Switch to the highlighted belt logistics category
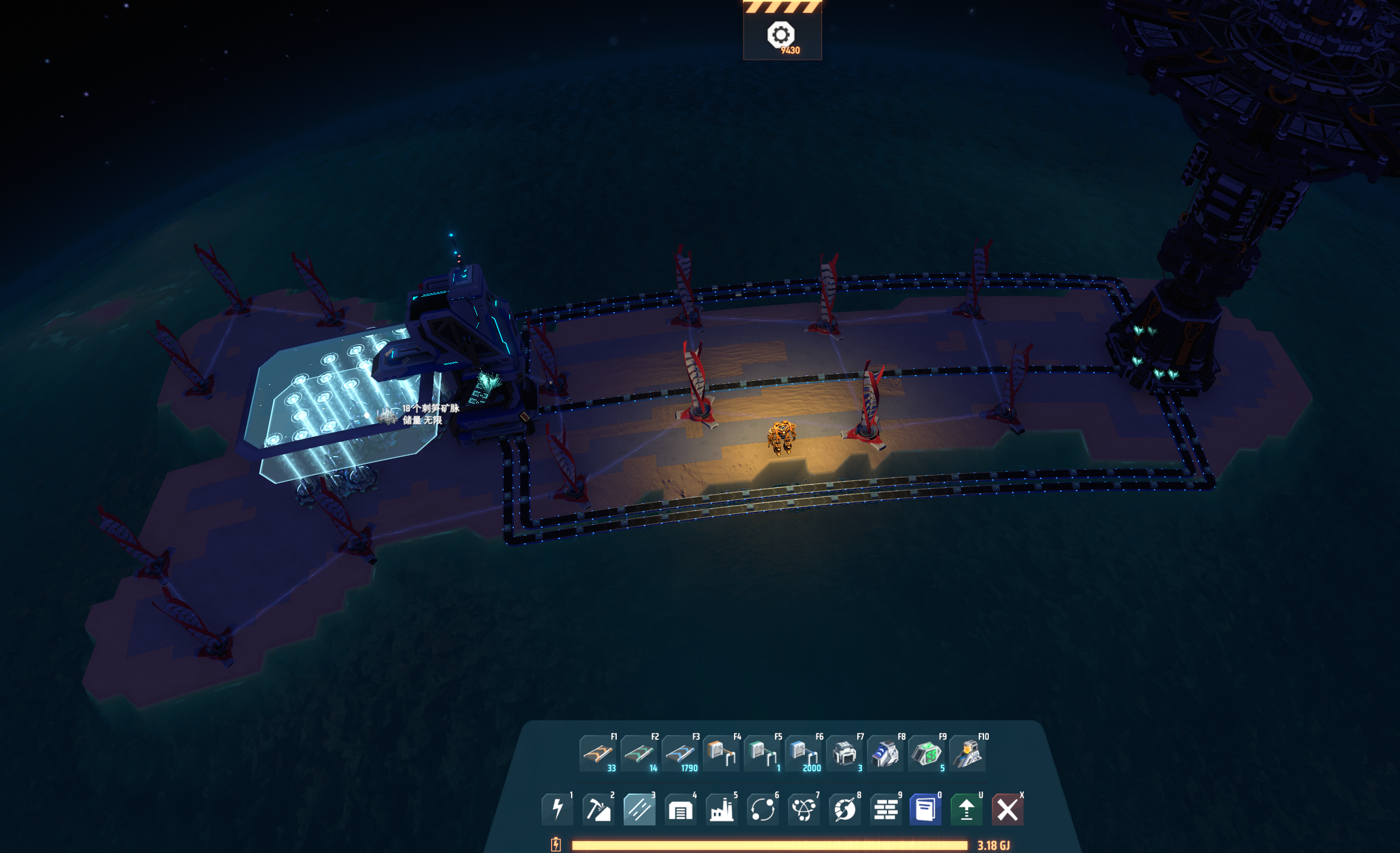 (x=639, y=809)
